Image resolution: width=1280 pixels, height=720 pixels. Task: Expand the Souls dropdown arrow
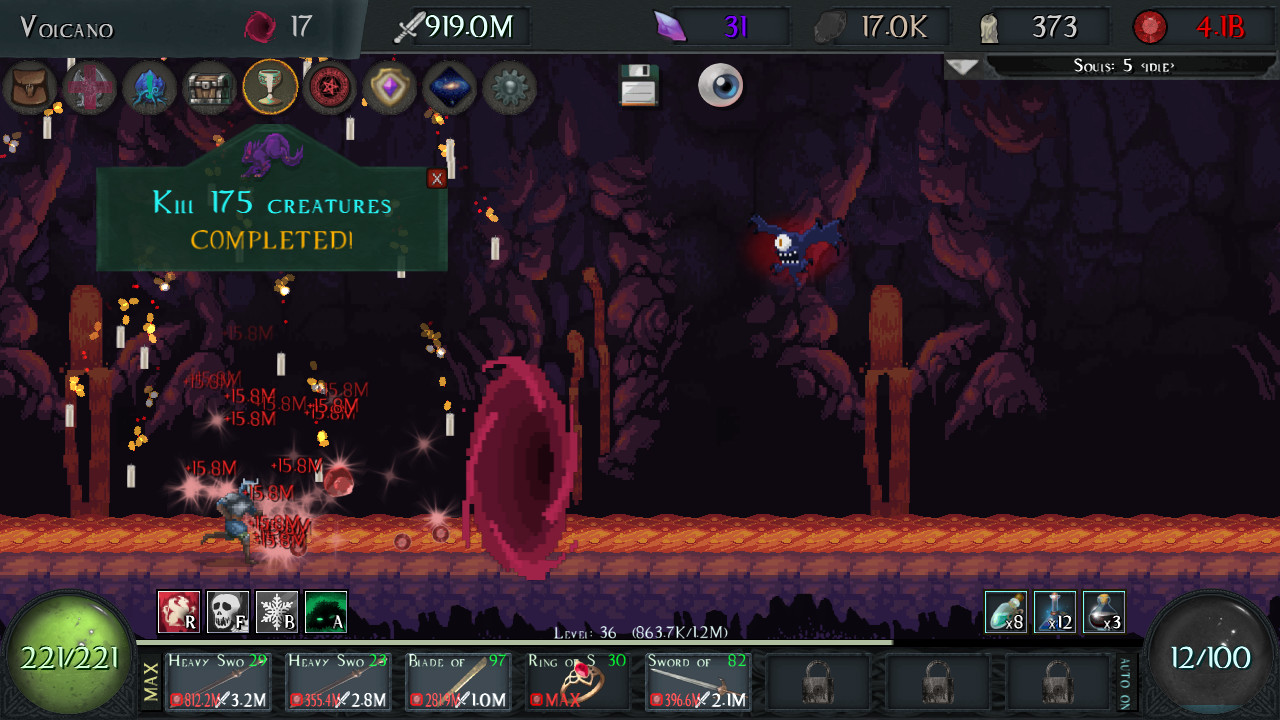click(x=963, y=67)
